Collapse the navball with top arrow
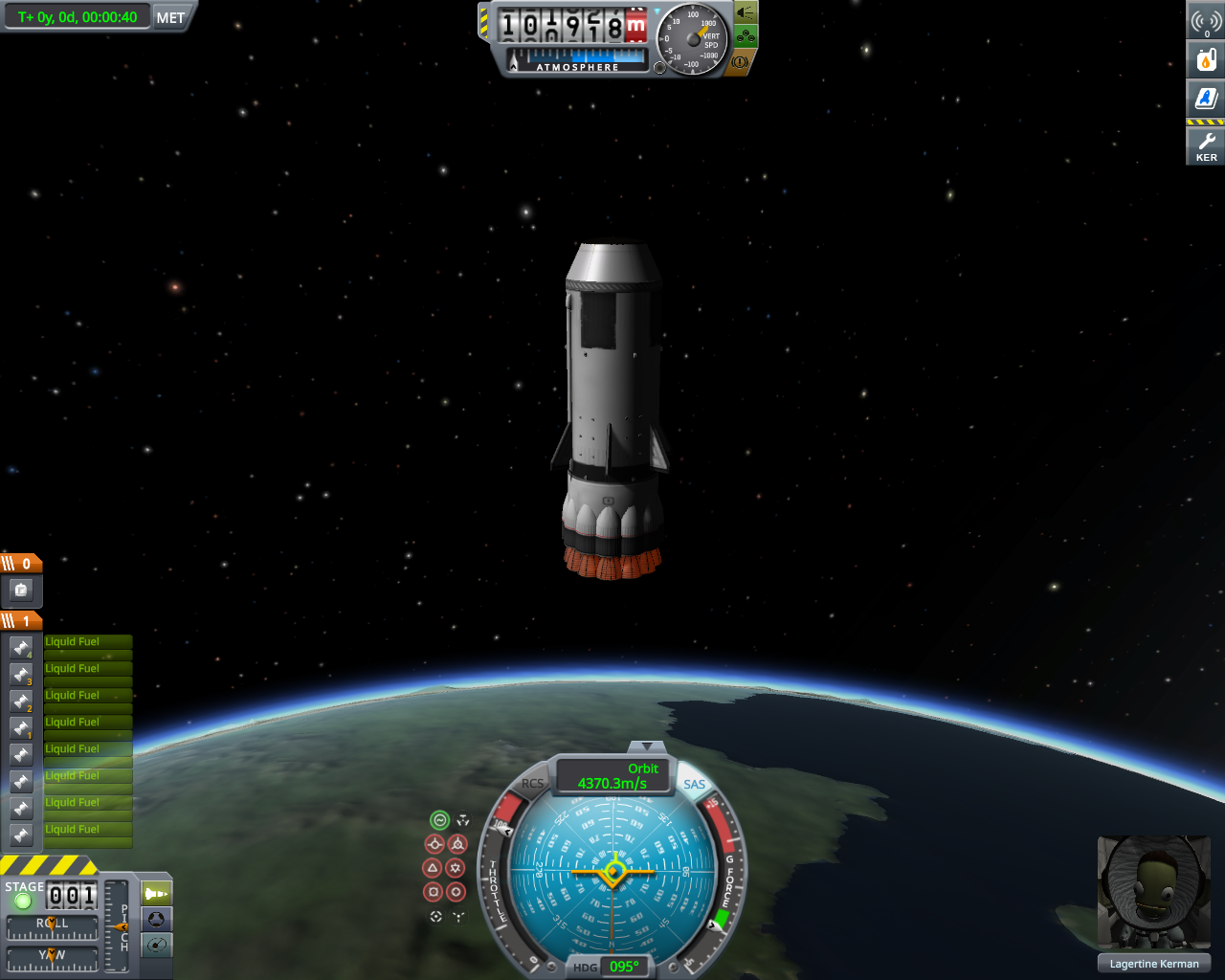Screen dimensions: 1225x980 (x=647, y=746)
